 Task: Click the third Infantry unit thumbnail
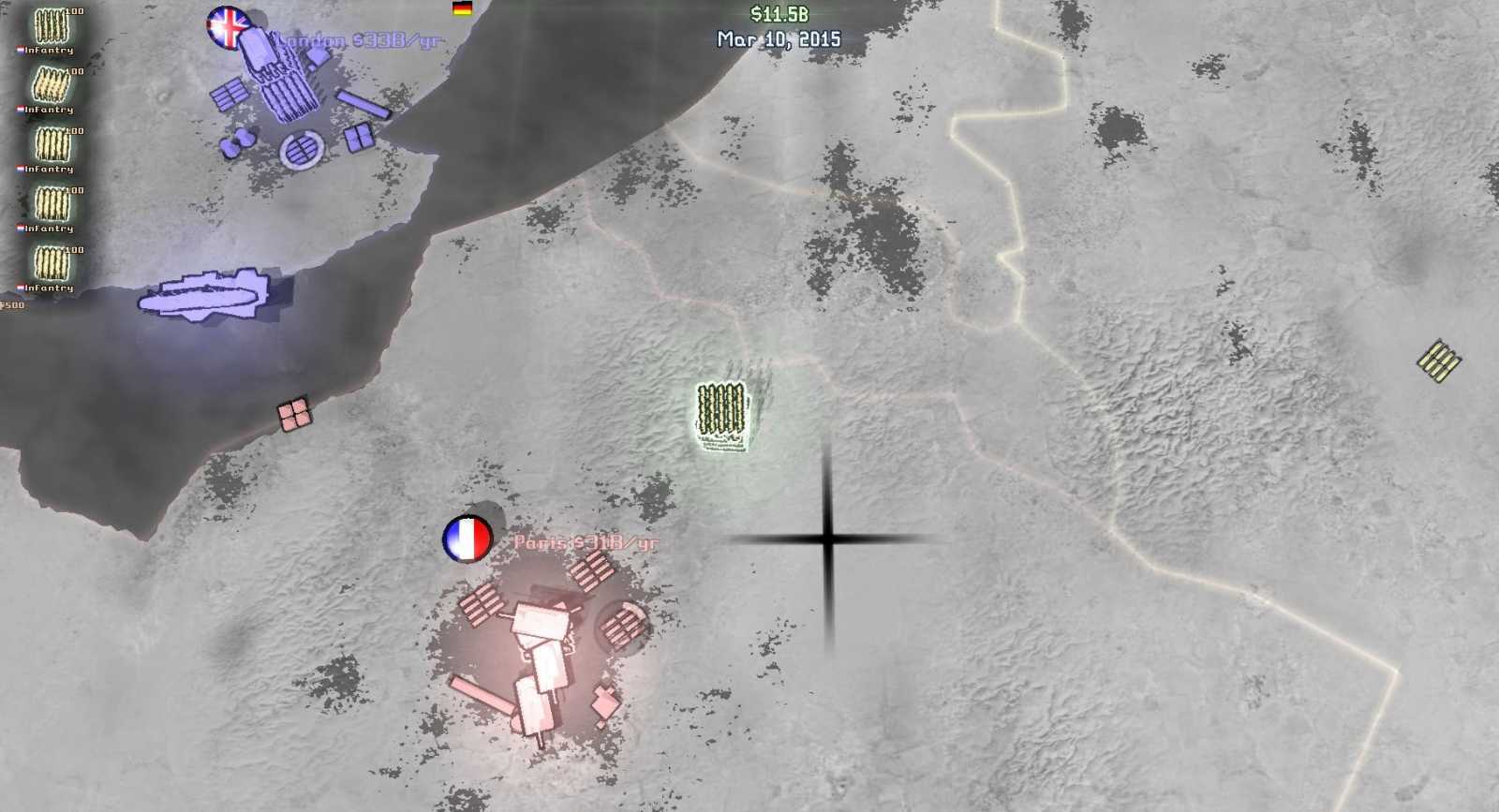click(52, 147)
